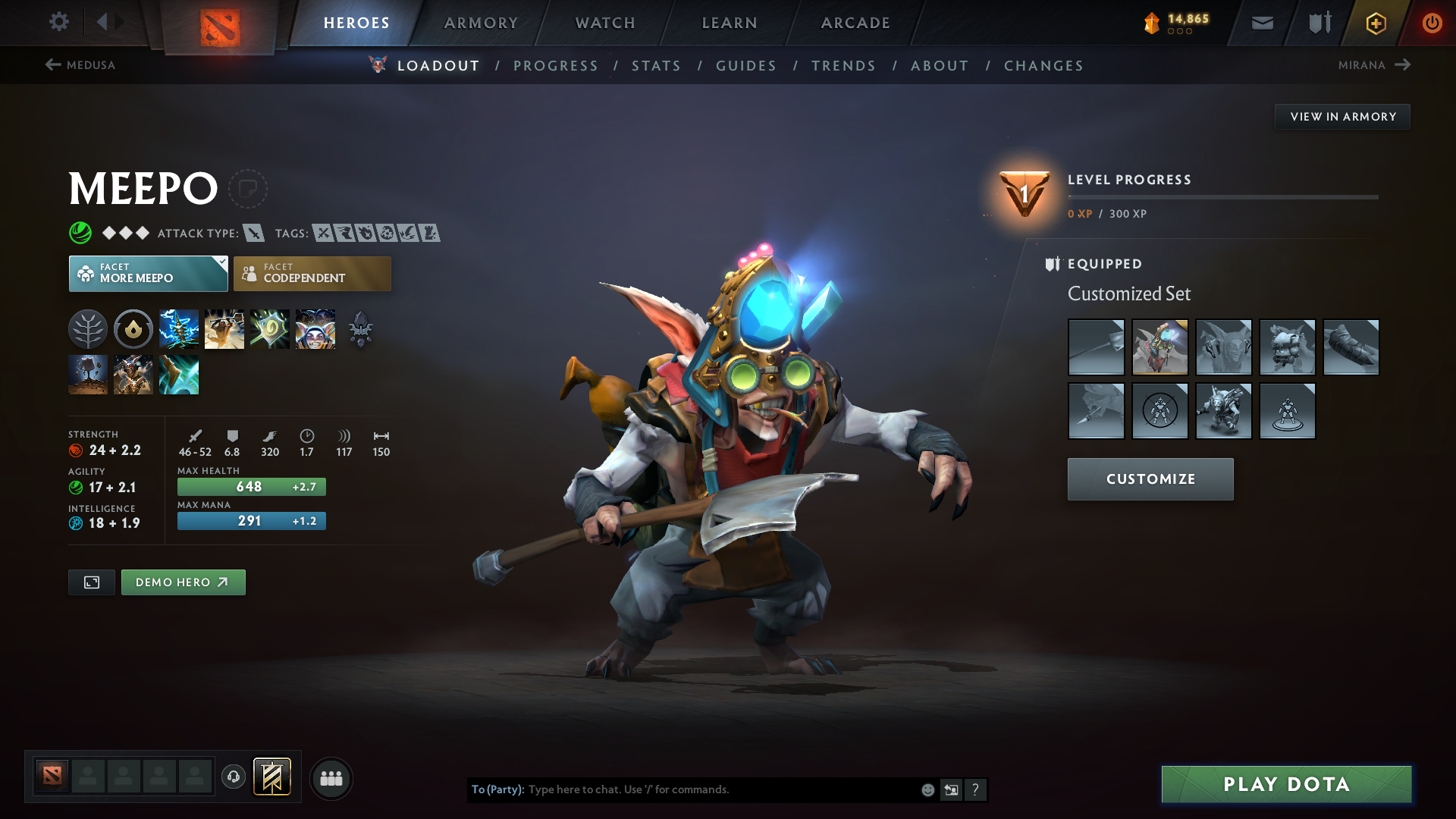
Task: Launch Demo Hero mode
Action: (x=183, y=582)
